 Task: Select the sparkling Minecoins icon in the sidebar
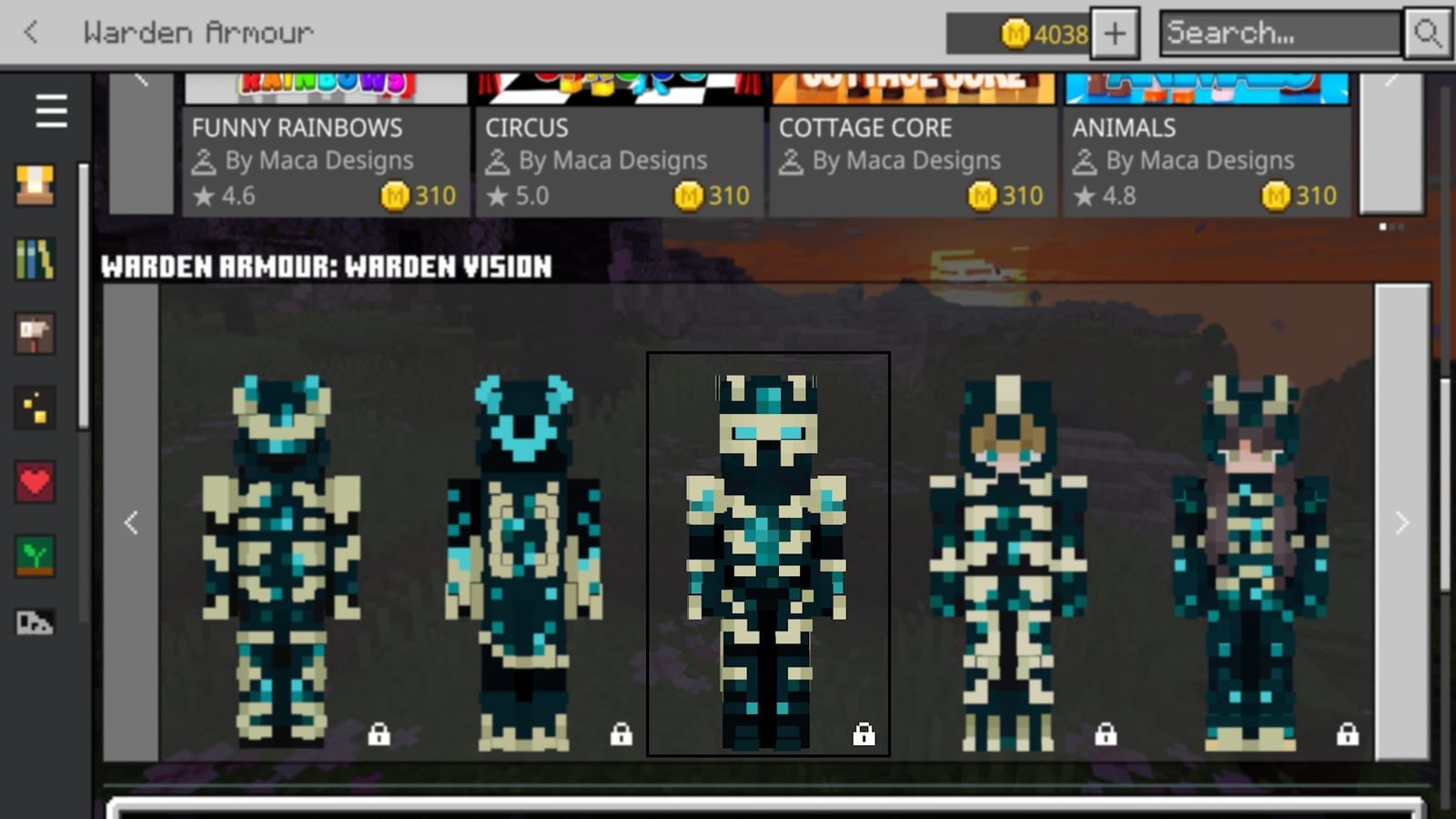point(35,408)
